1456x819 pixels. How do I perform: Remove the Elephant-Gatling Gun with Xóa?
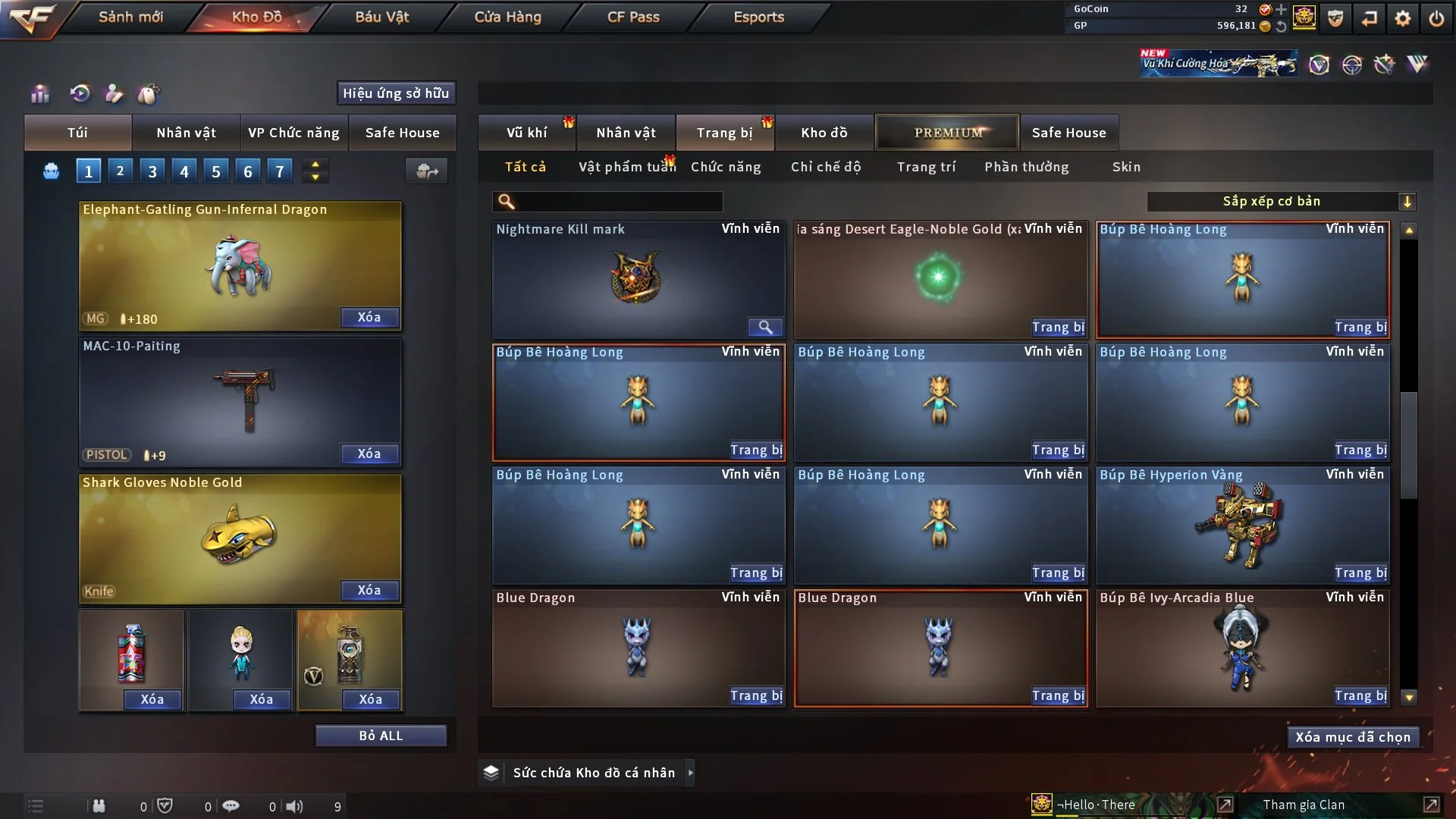(369, 317)
